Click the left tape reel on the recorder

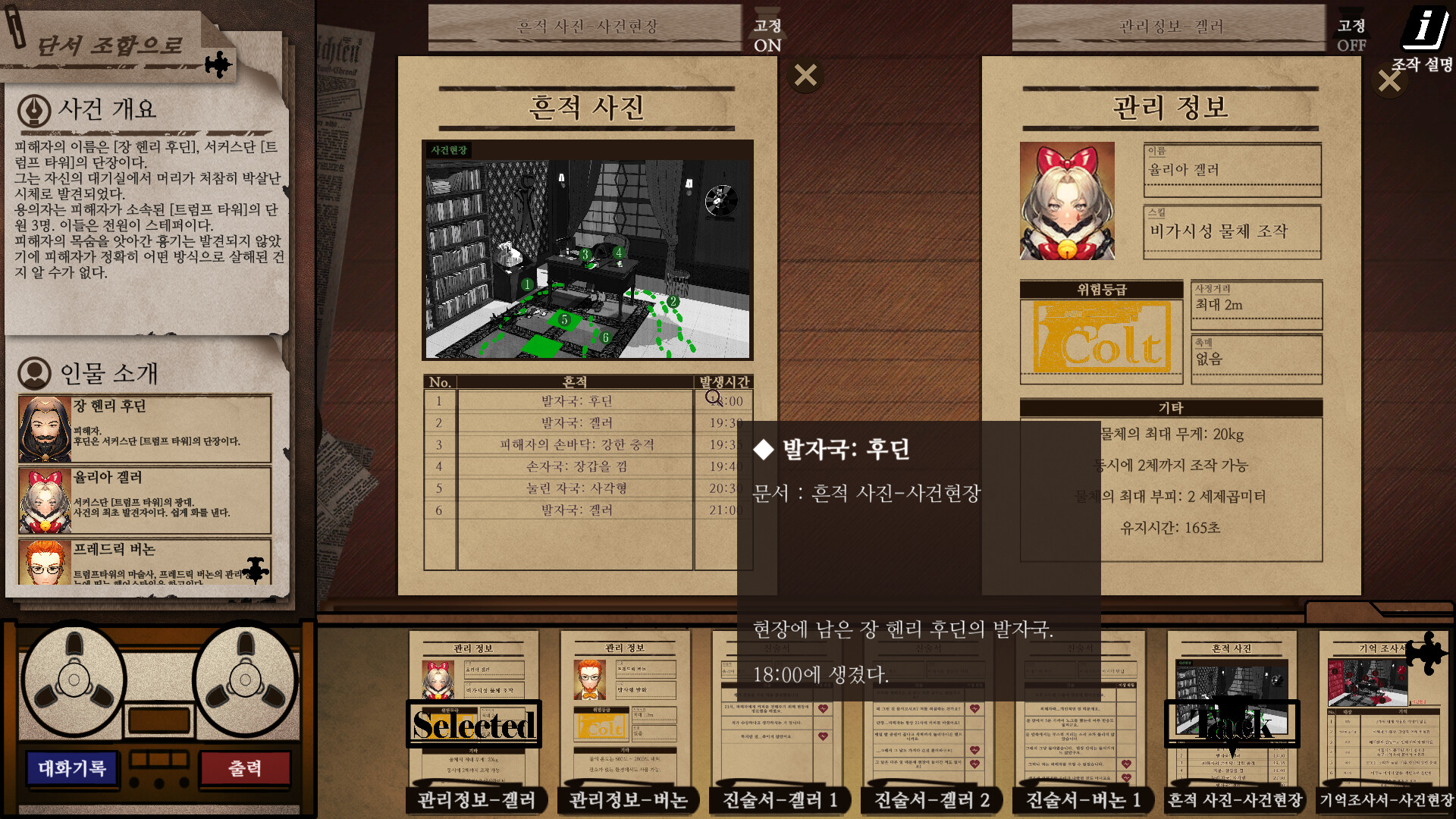[x=74, y=681]
